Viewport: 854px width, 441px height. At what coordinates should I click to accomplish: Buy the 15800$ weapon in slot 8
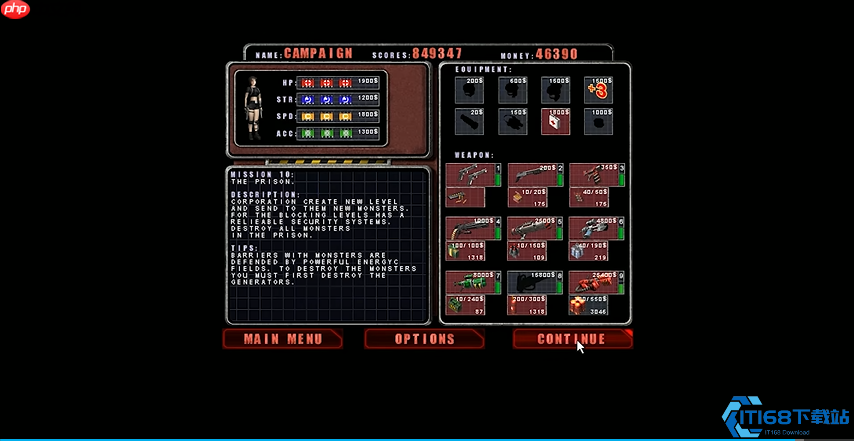point(534,282)
